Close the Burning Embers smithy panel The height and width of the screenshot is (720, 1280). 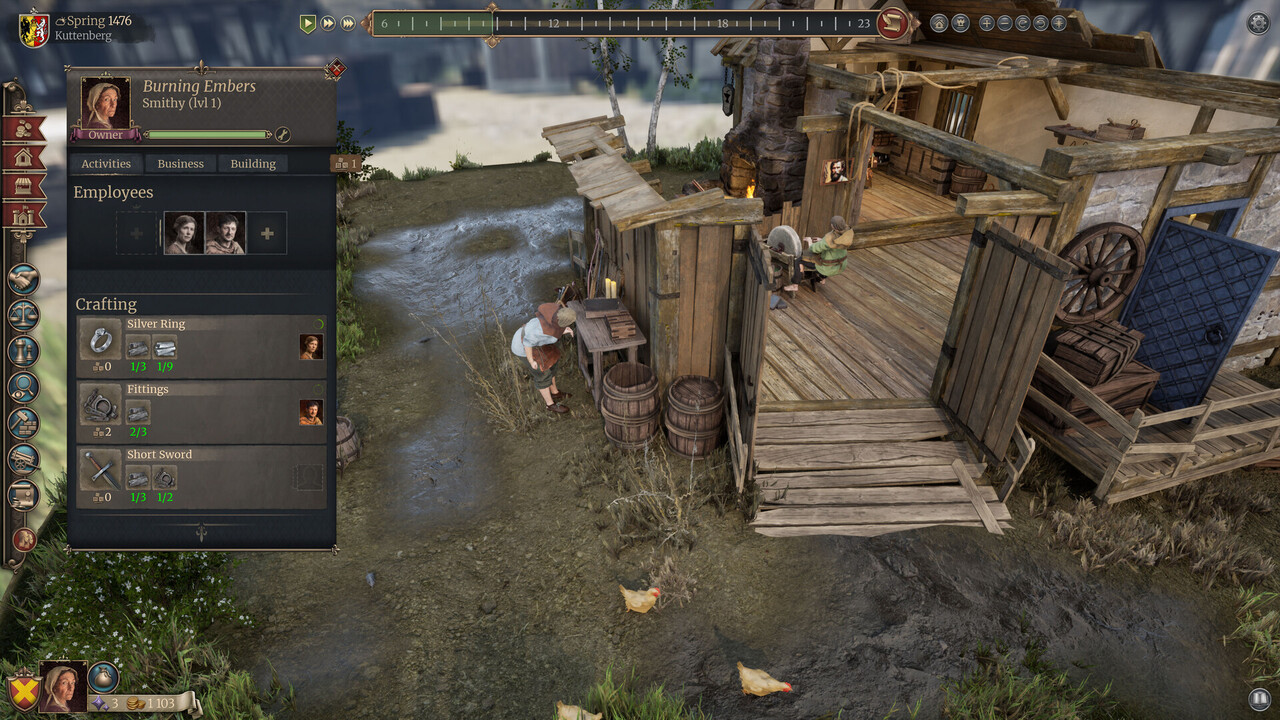click(x=335, y=69)
